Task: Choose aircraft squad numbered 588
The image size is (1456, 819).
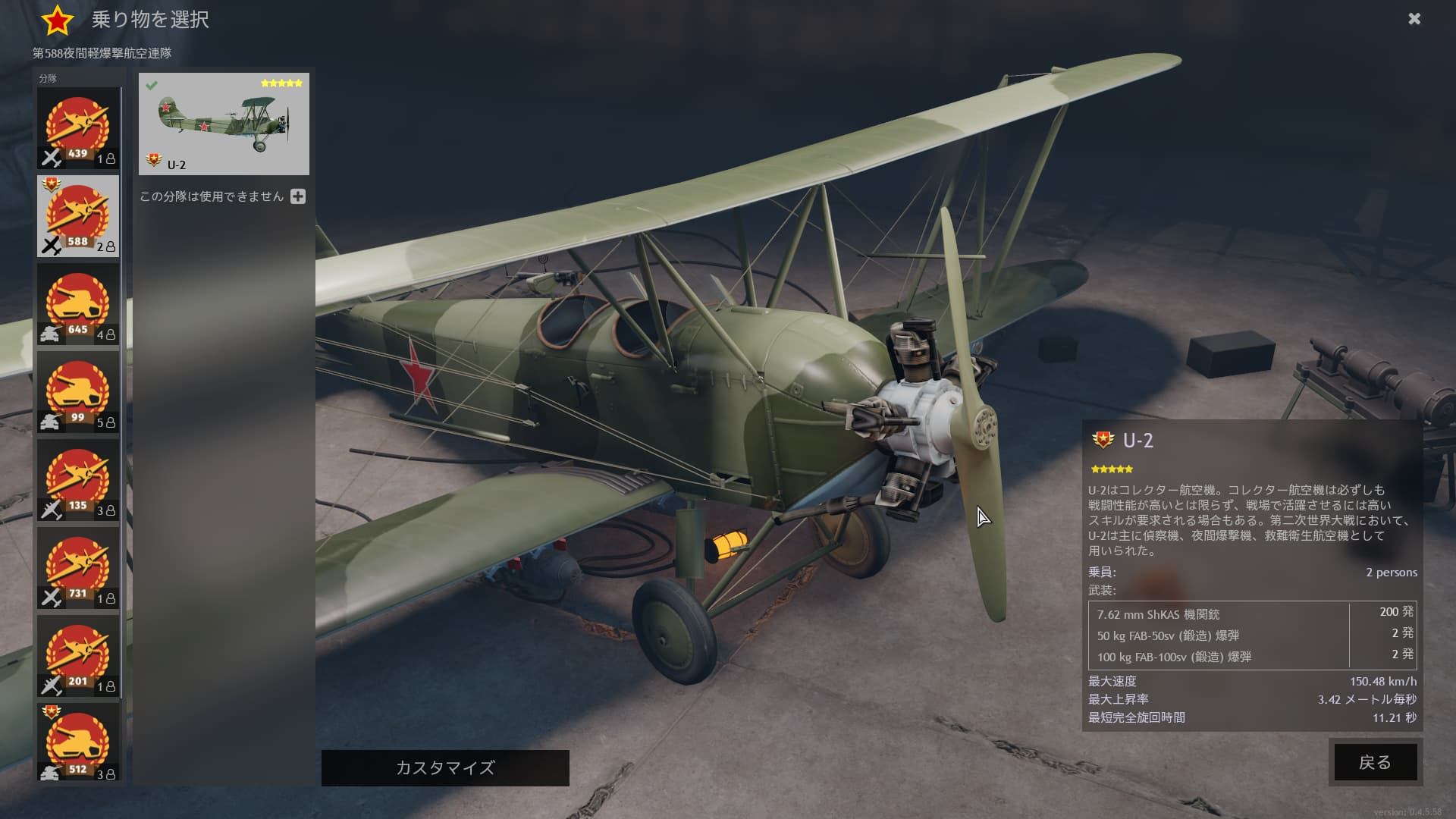Action: [x=78, y=216]
